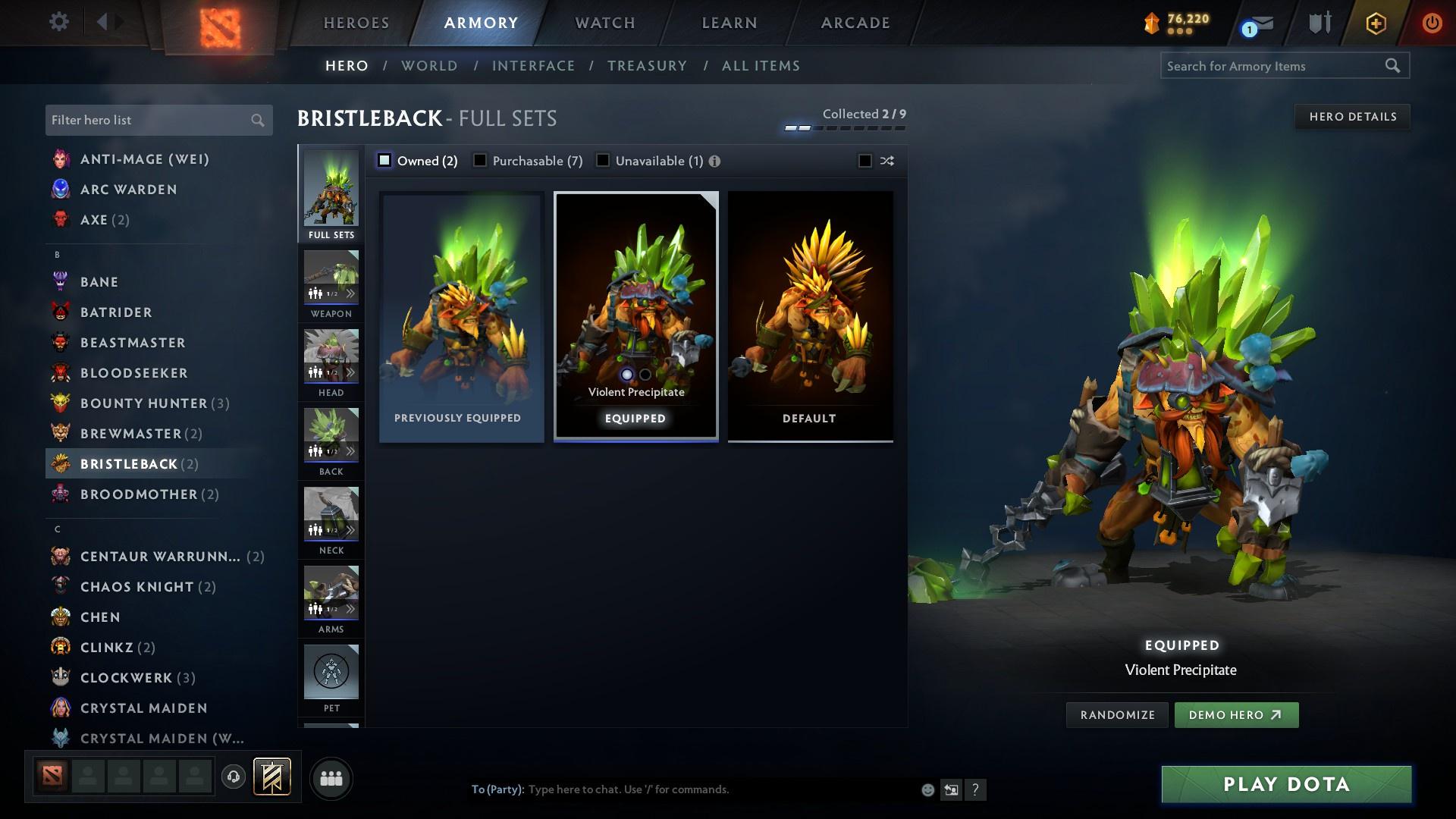Open the emoticon picker in chat
The image size is (1456, 819).
[927, 789]
